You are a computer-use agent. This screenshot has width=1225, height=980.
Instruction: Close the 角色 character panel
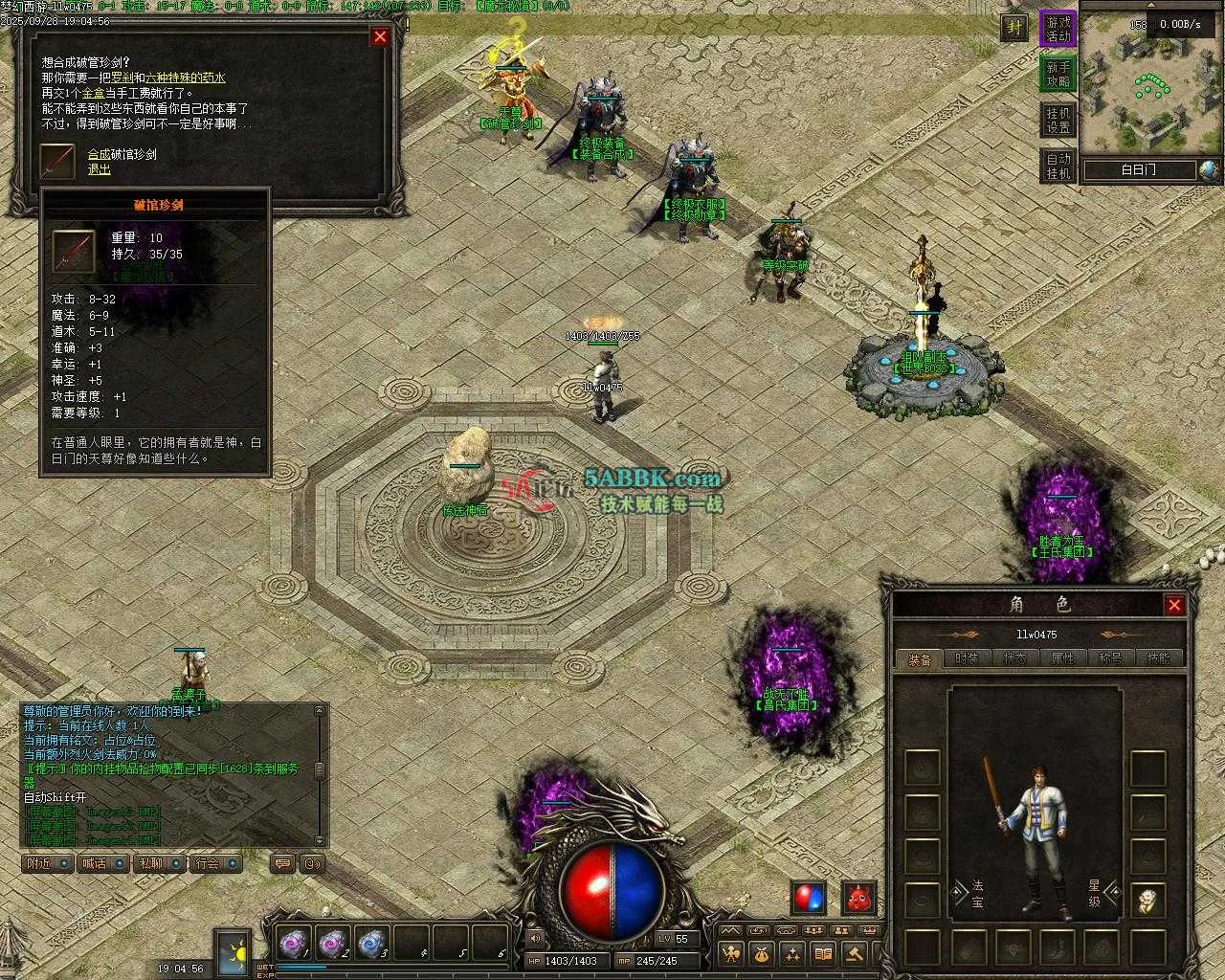click(1174, 605)
